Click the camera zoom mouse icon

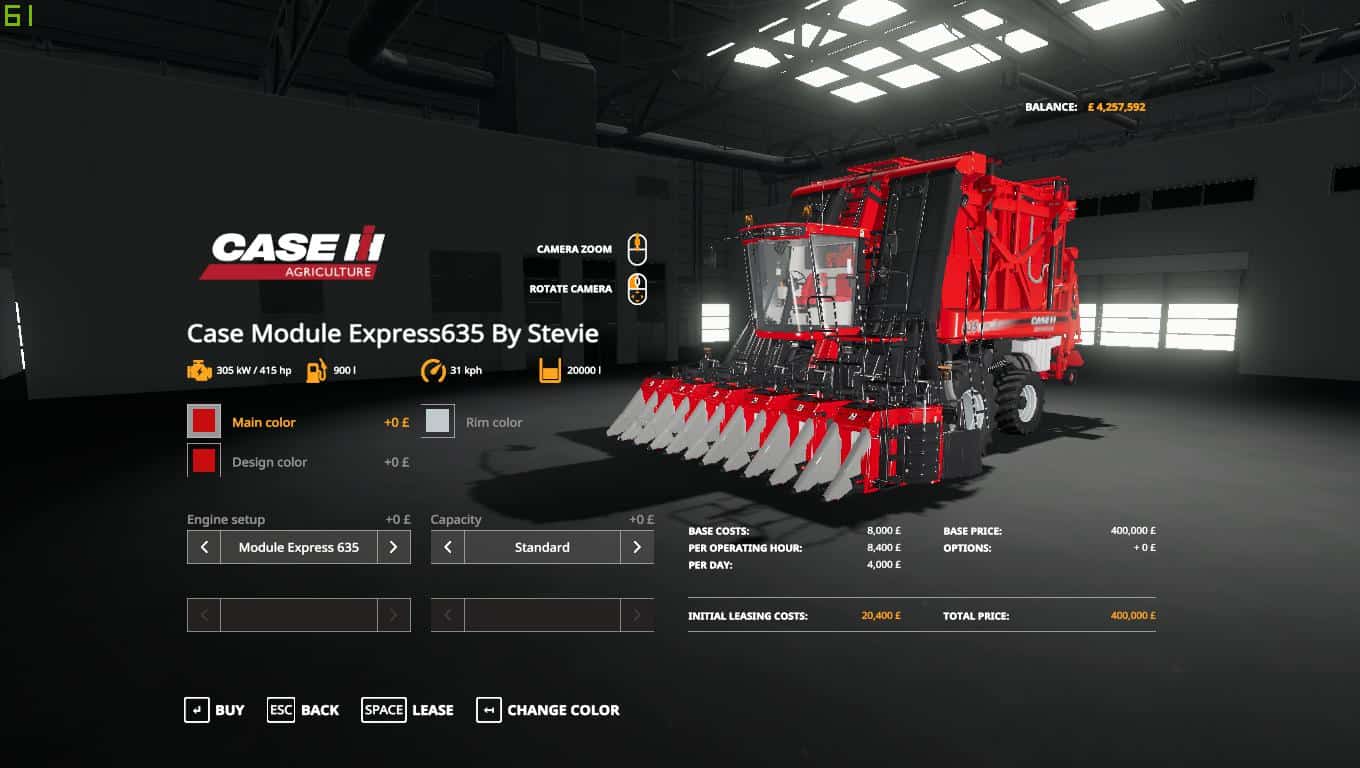point(638,249)
